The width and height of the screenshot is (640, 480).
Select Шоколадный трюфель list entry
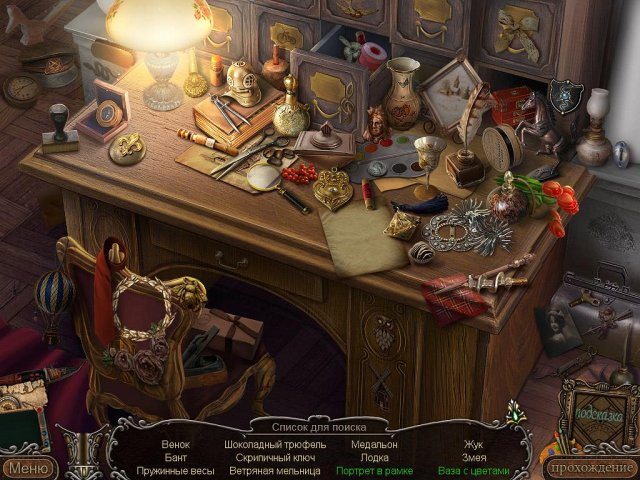coord(276,443)
